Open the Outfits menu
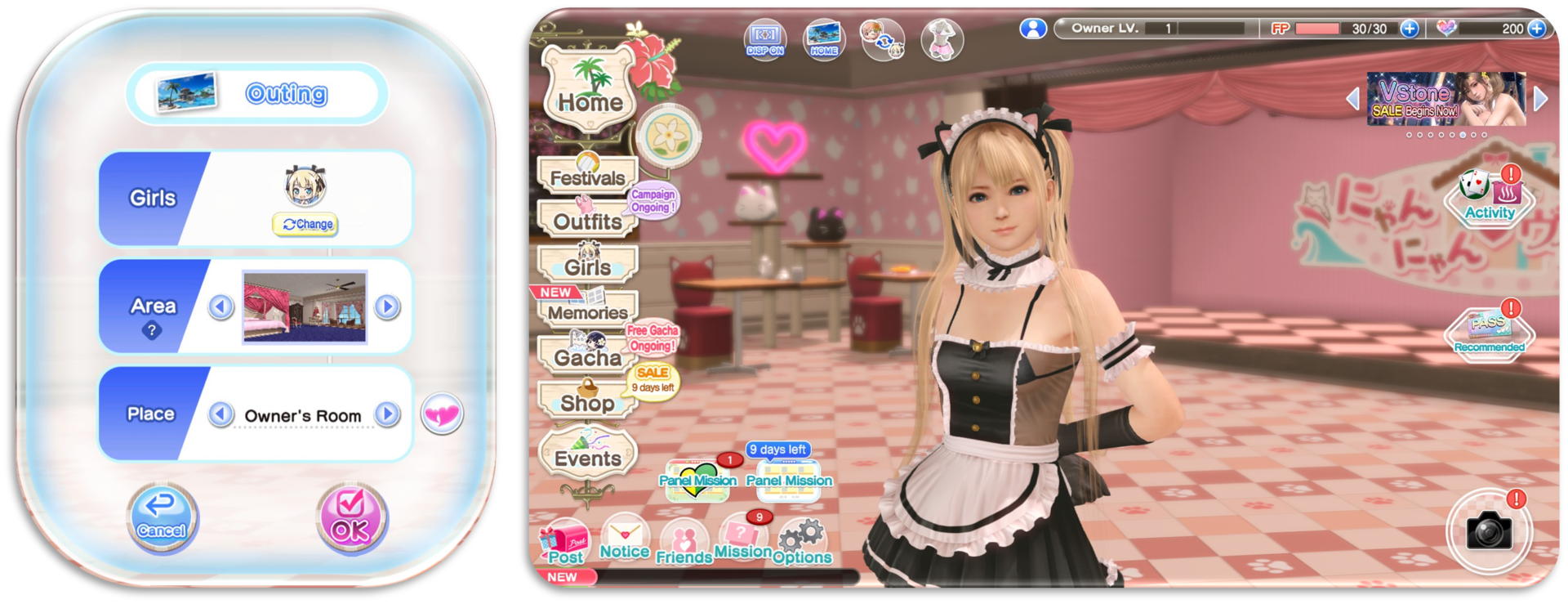1568x604 pixels. point(586,220)
